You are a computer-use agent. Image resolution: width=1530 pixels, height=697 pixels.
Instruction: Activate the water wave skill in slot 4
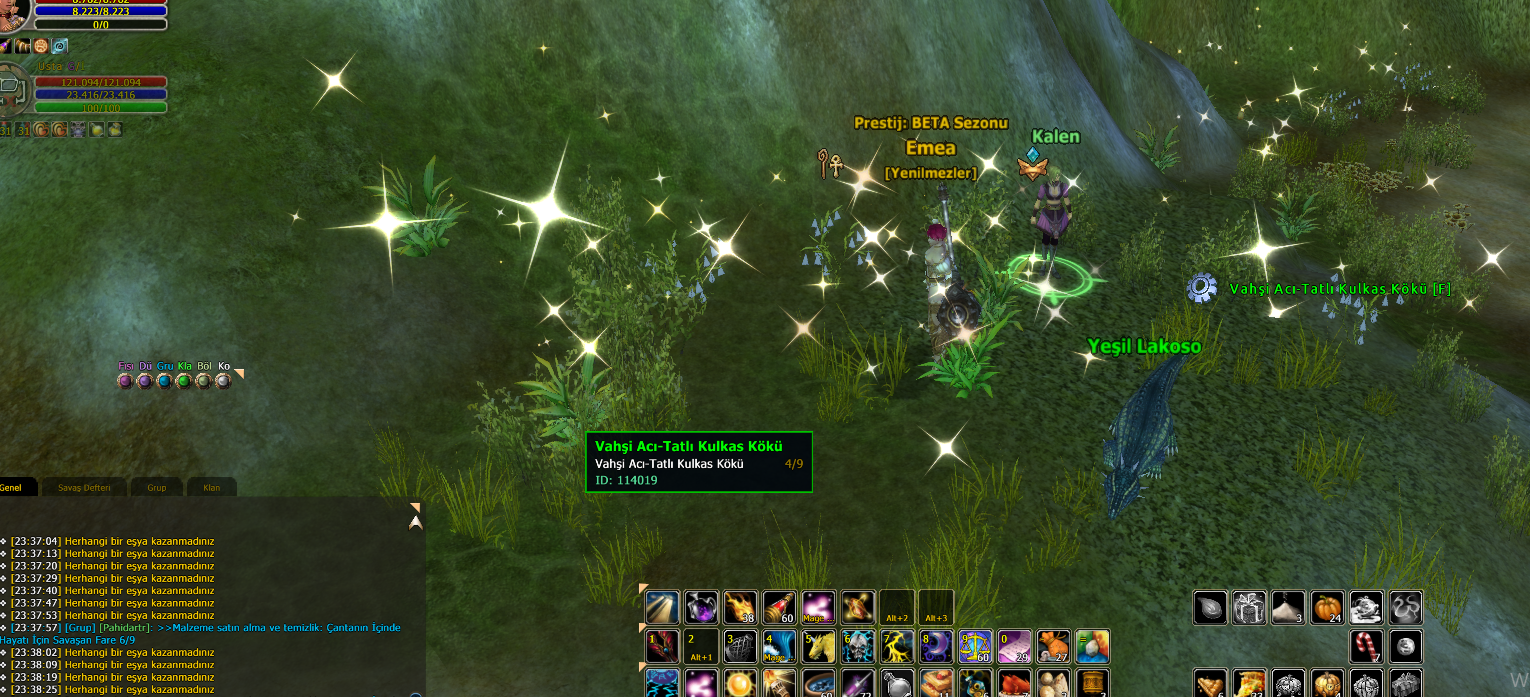[x=780, y=646]
